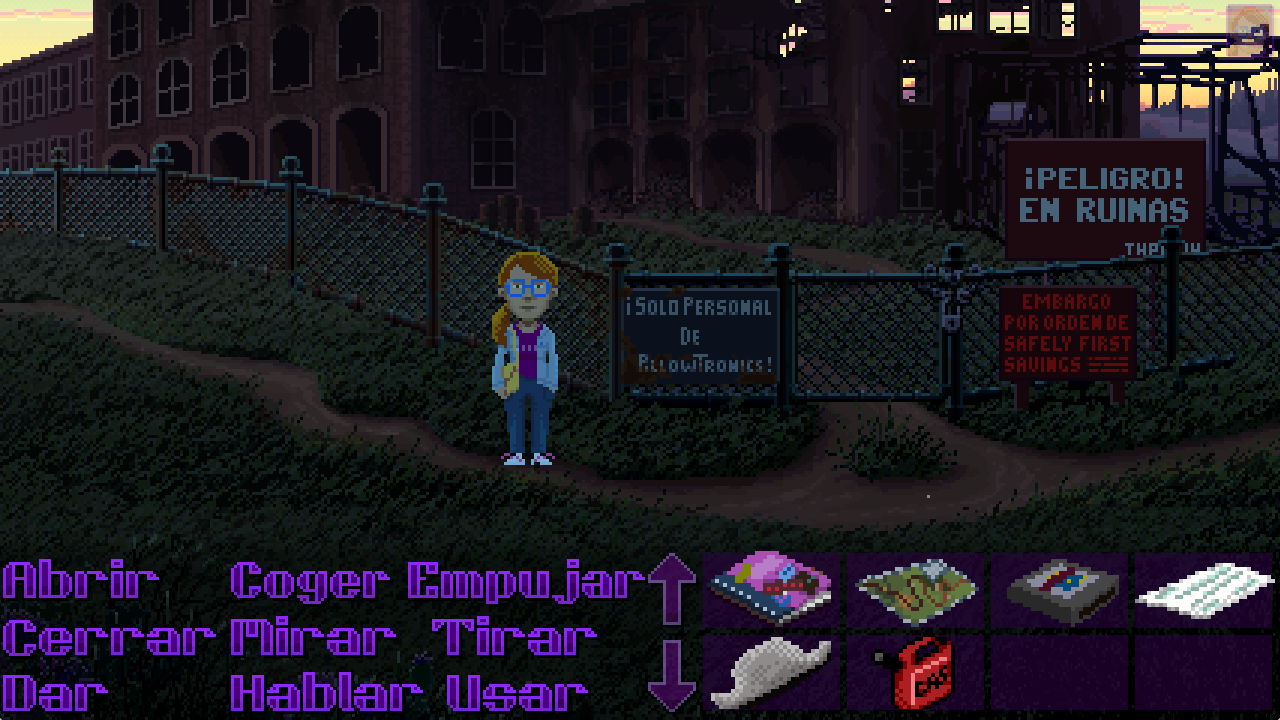Select the notebook in the inventory

[x=770, y=591]
